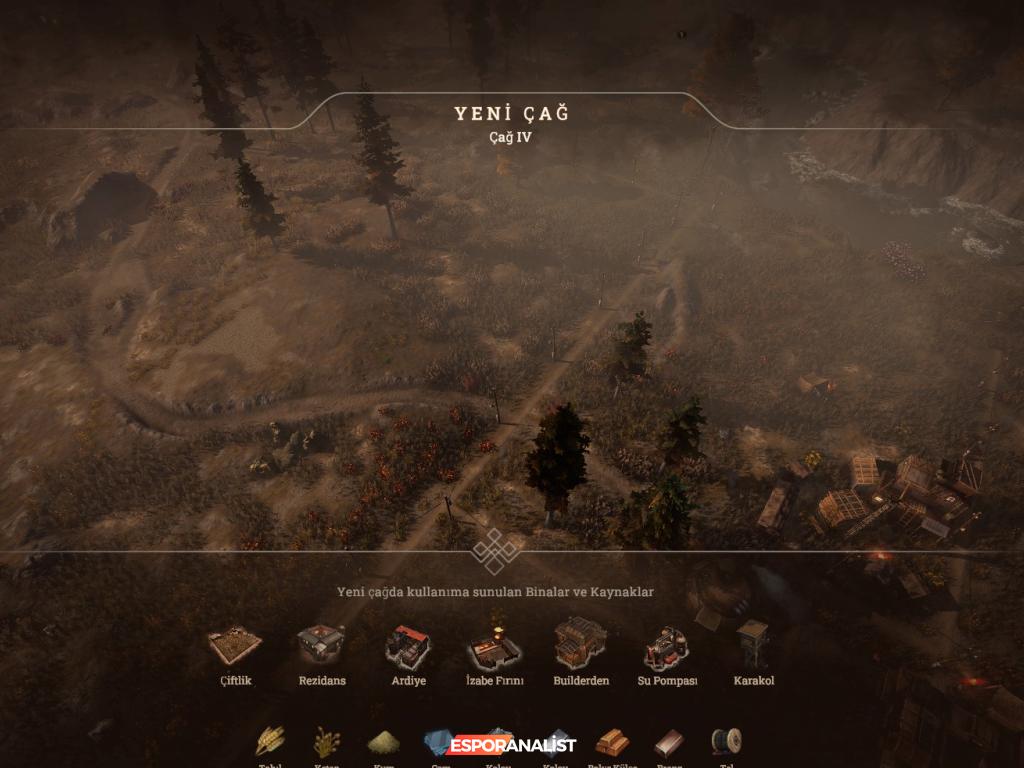Select the flax plant resource icon
The image size is (1024, 768).
tap(327, 742)
